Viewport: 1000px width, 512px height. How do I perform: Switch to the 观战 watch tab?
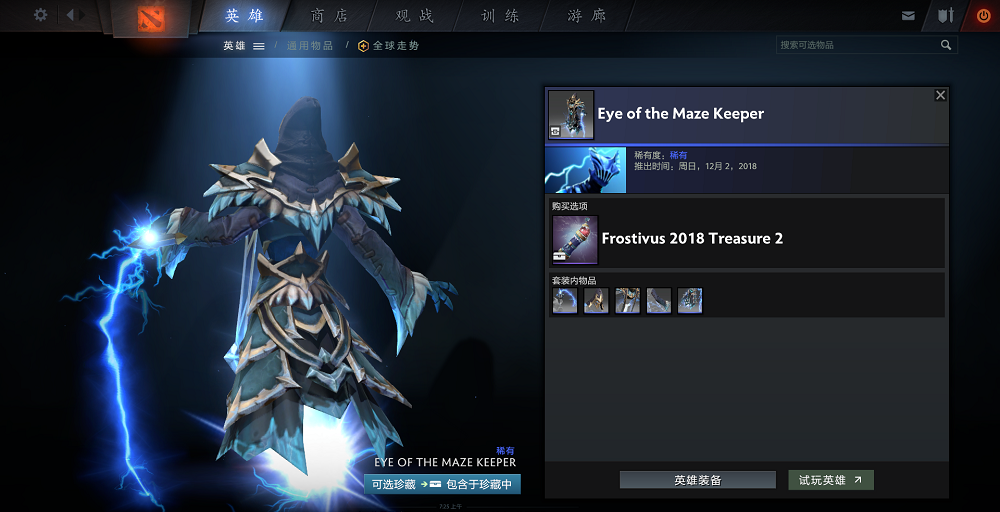[415, 16]
